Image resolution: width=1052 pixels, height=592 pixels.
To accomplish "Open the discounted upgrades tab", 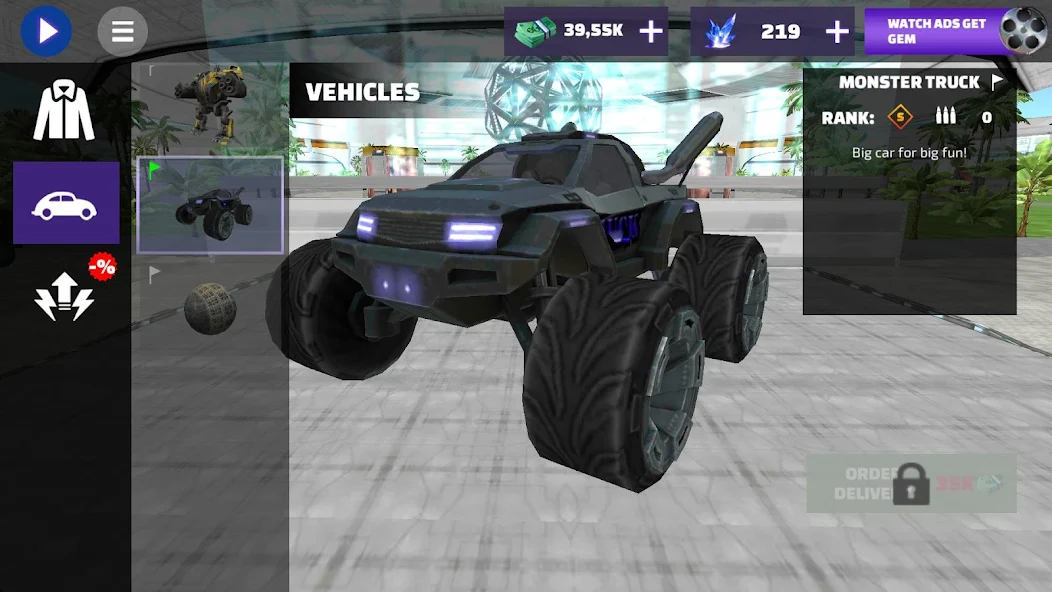I will [66, 294].
